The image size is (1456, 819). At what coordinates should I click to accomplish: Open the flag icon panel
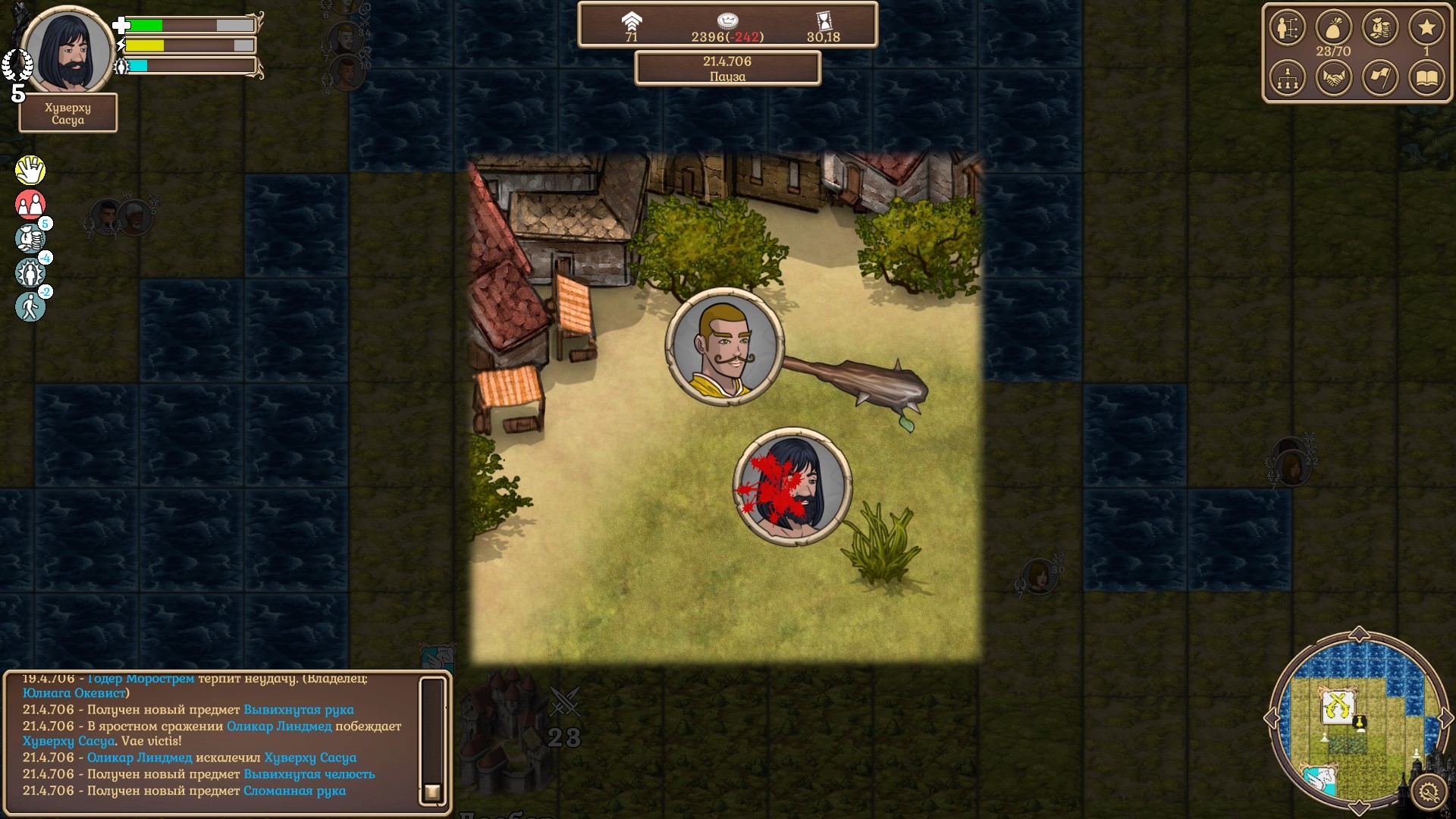point(1380,77)
